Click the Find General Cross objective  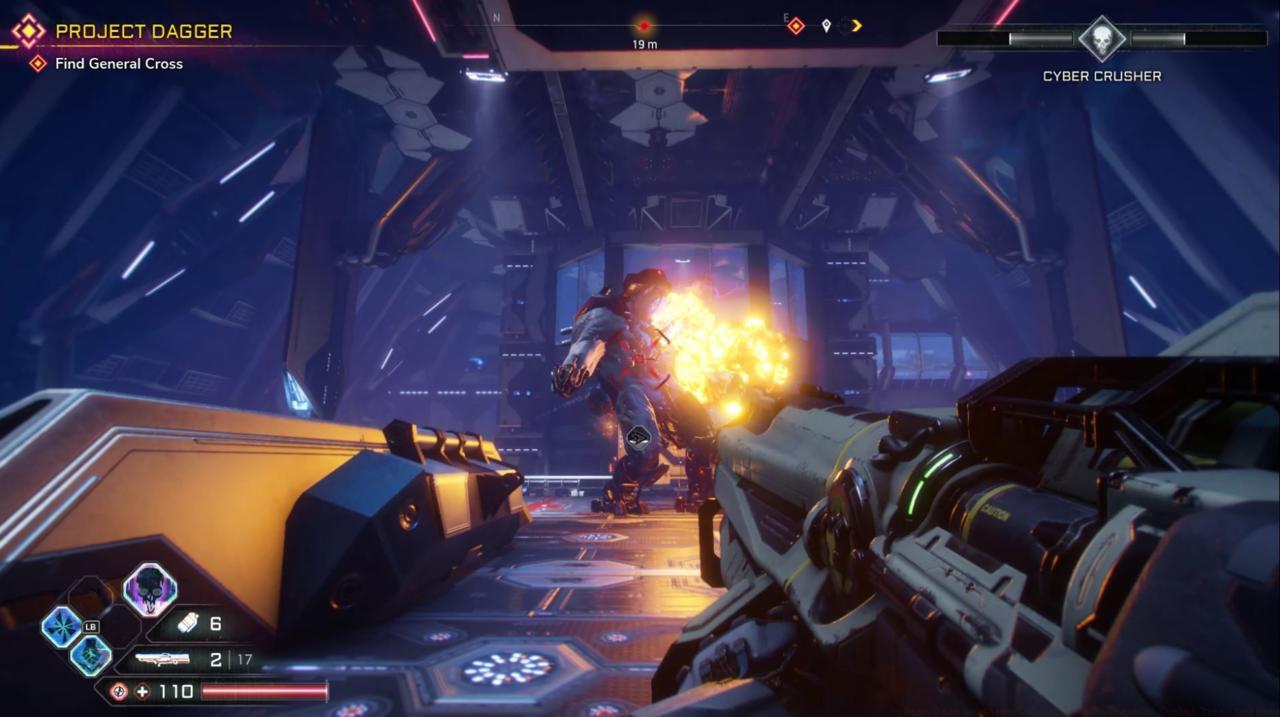click(x=118, y=63)
